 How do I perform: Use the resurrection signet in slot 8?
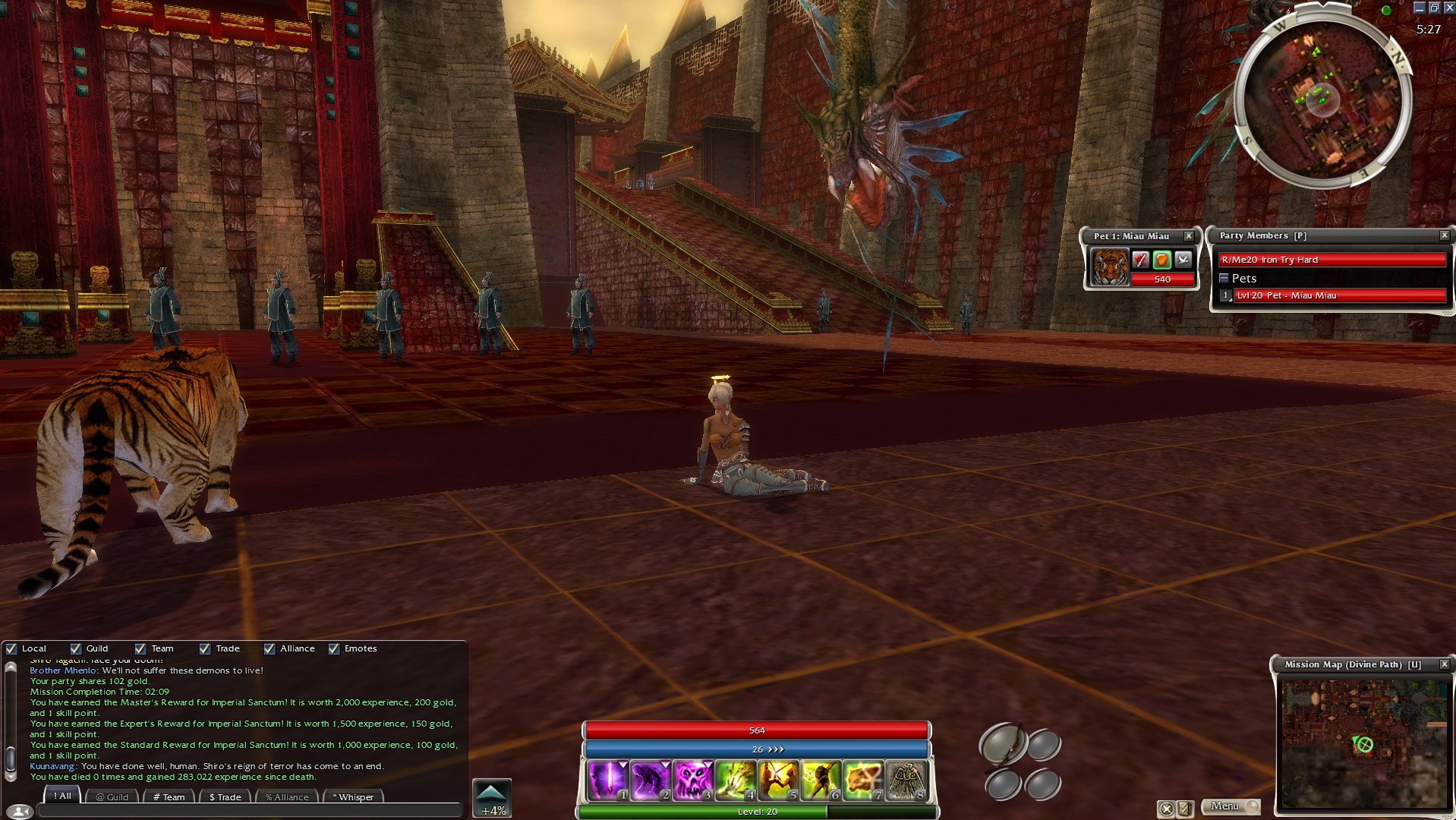point(905,780)
